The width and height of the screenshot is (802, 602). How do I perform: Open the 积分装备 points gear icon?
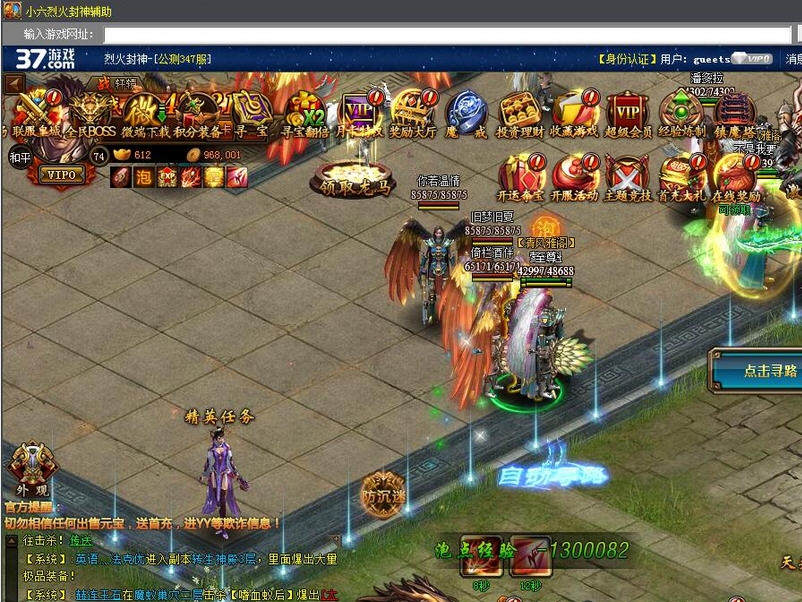point(197,110)
